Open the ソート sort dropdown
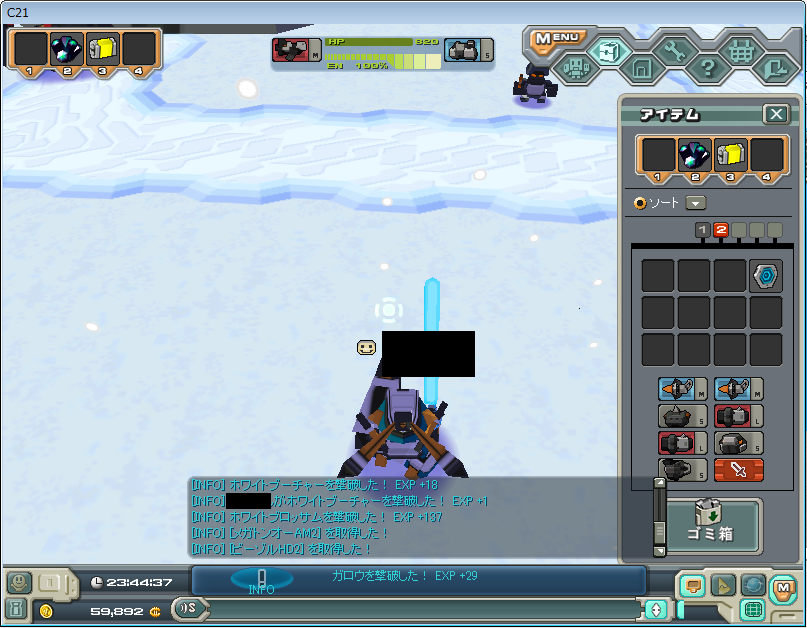807x628 pixels. coord(696,202)
